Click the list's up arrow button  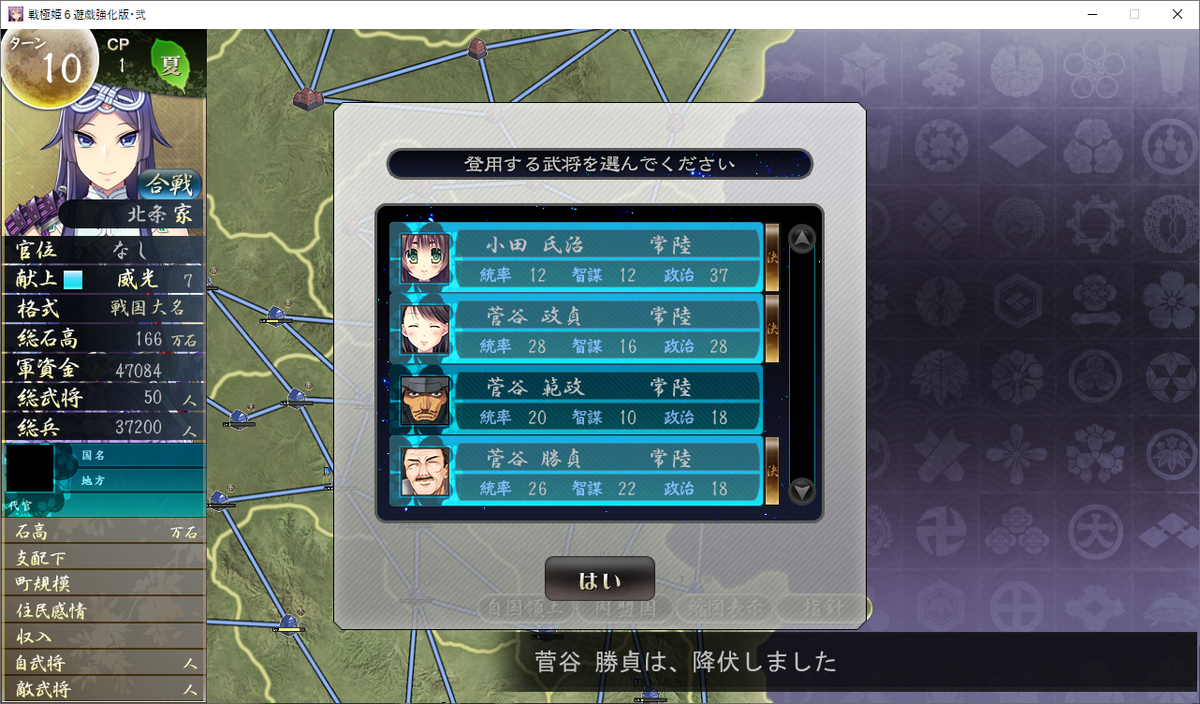click(x=802, y=240)
